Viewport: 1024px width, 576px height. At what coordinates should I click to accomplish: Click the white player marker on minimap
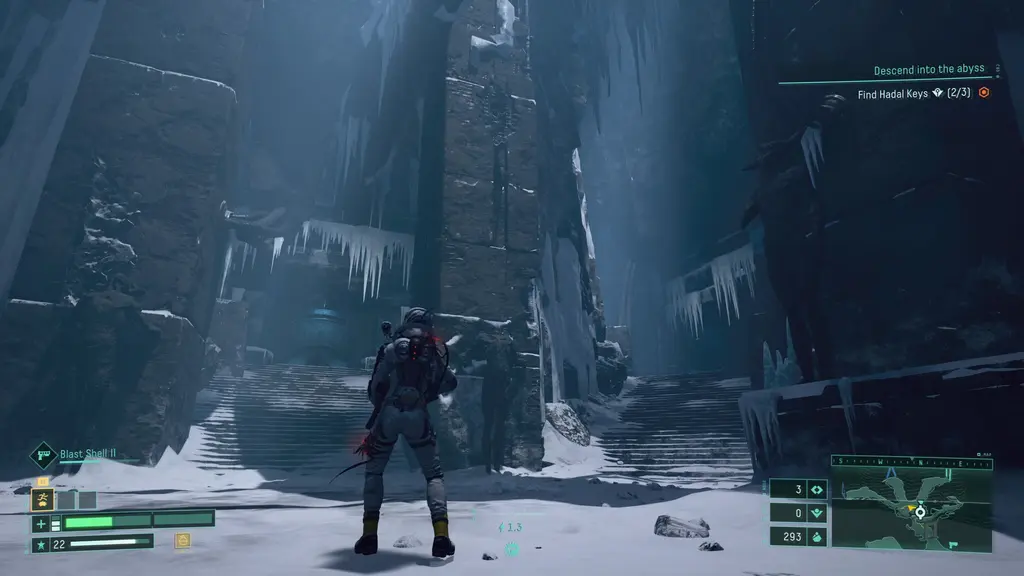point(920,511)
